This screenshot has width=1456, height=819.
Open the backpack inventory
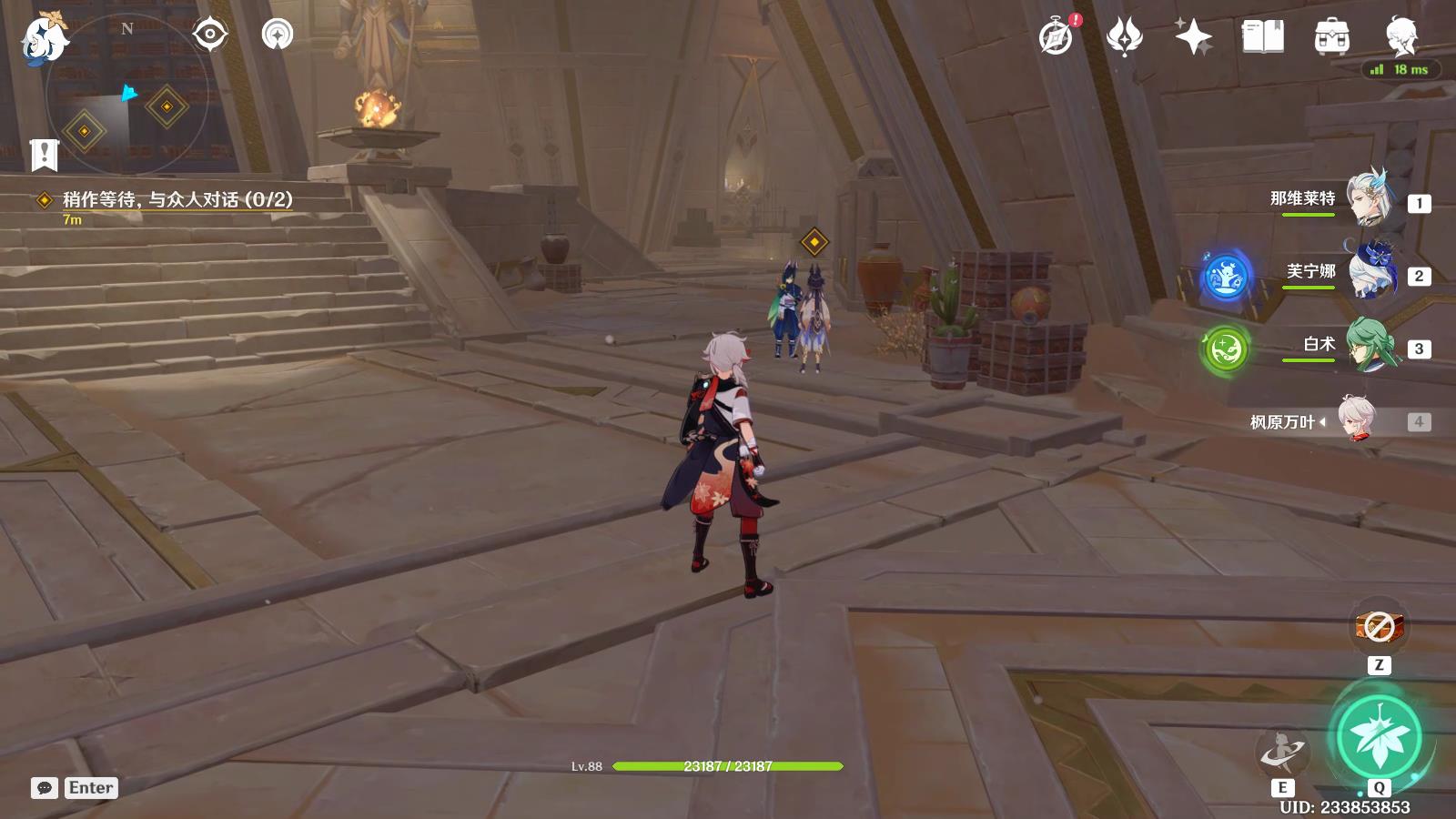click(x=1331, y=37)
